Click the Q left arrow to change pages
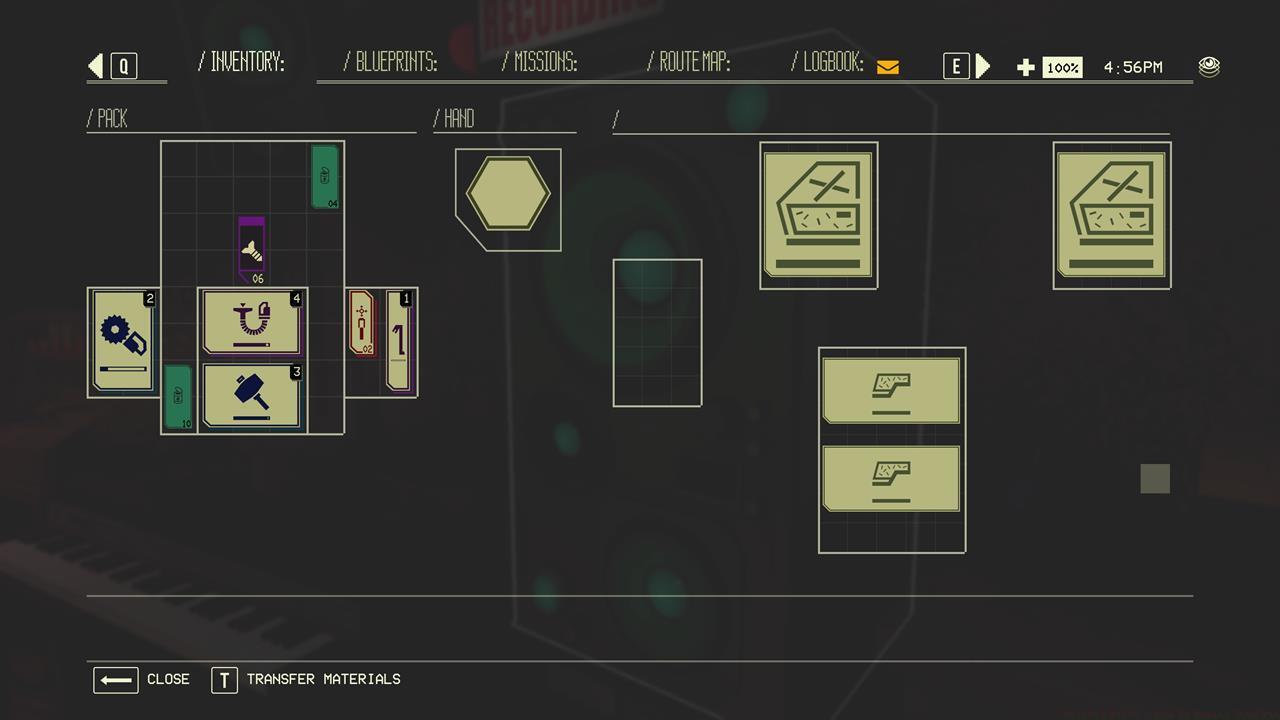Screen dimensions: 1280x720 click(x=96, y=64)
